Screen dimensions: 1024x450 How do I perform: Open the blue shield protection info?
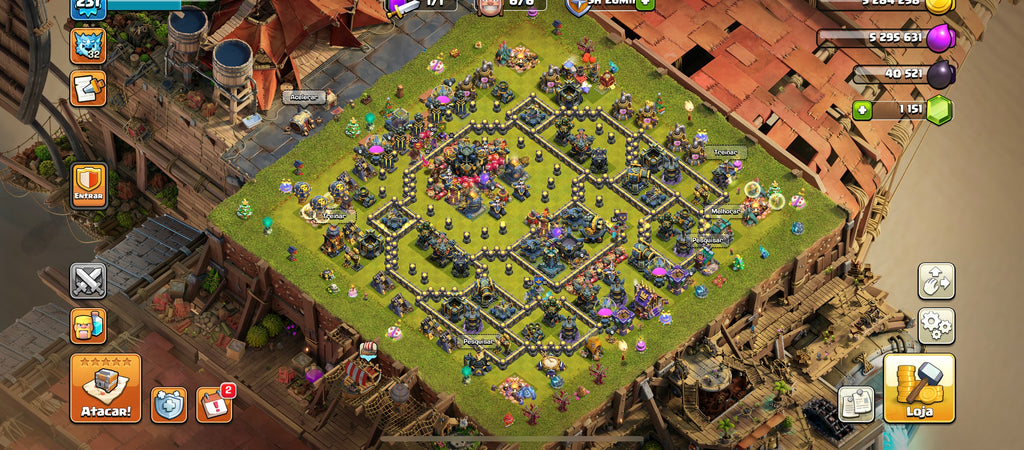(x=168, y=404)
